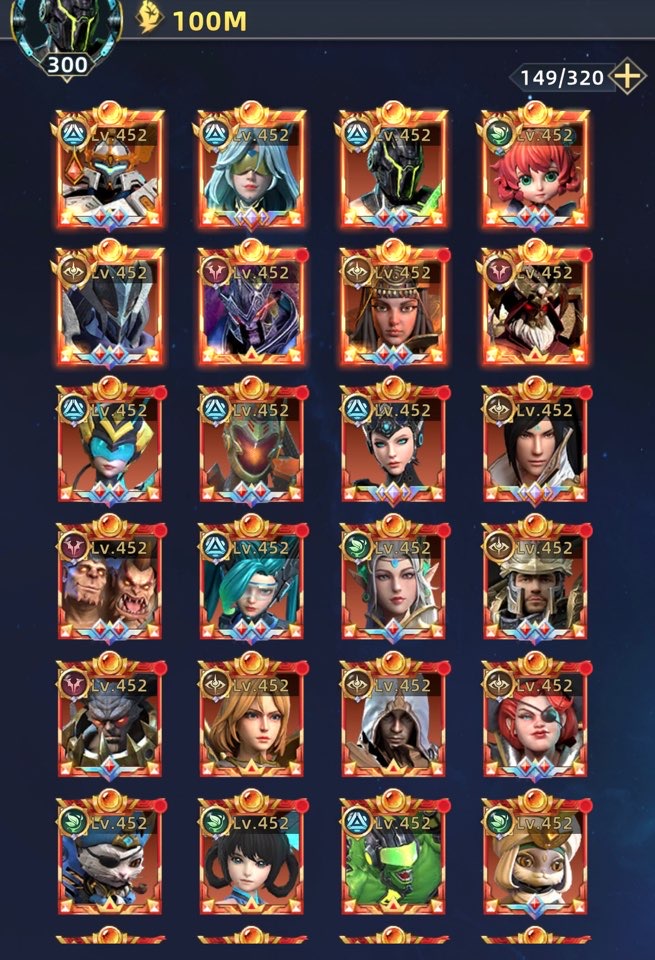Select the green hulking brute hero card
Image resolution: width=655 pixels, height=960 pixels.
(x=393, y=858)
